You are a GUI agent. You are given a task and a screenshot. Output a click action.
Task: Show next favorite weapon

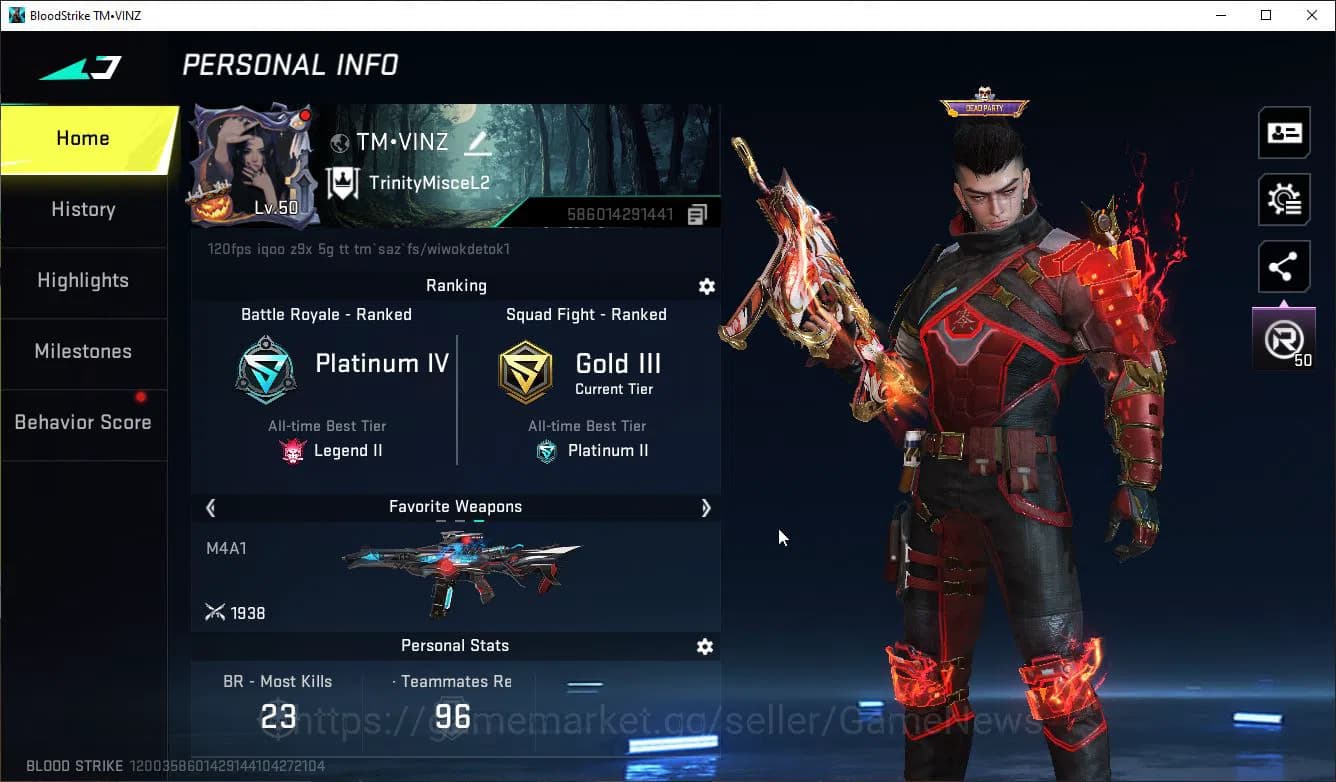coord(705,508)
